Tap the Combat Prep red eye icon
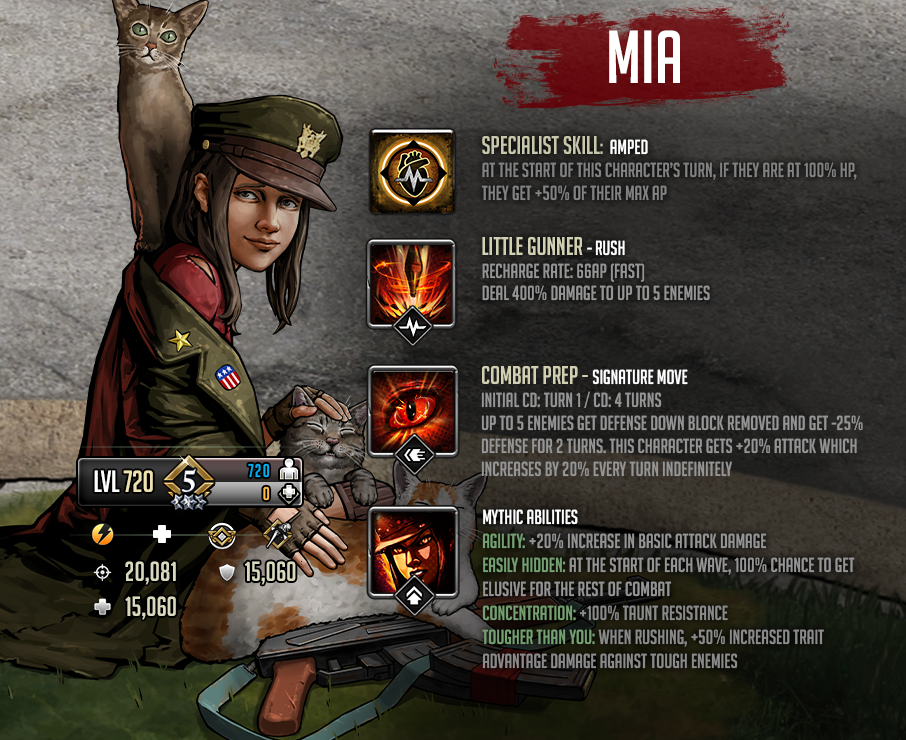This screenshot has height=740, width=906. (x=409, y=409)
